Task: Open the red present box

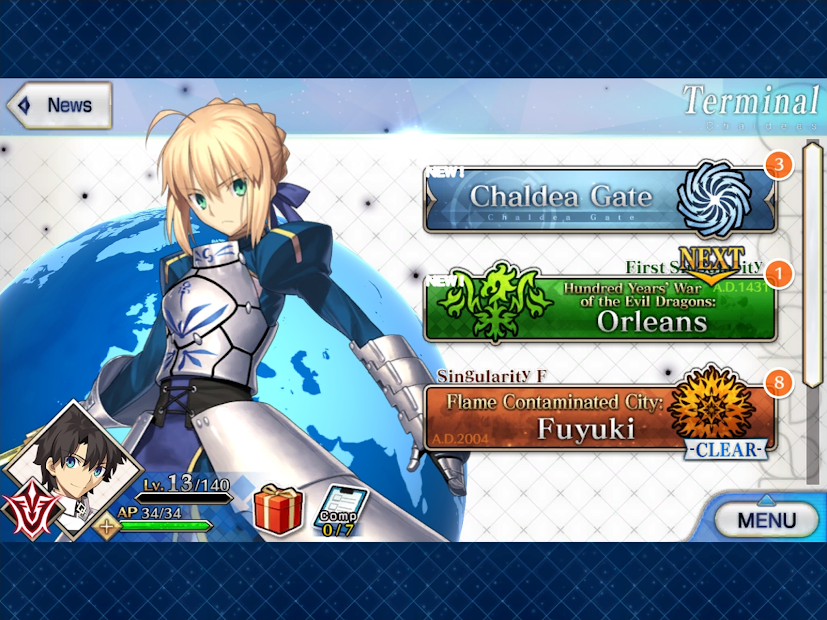Action: [x=277, y=509]
